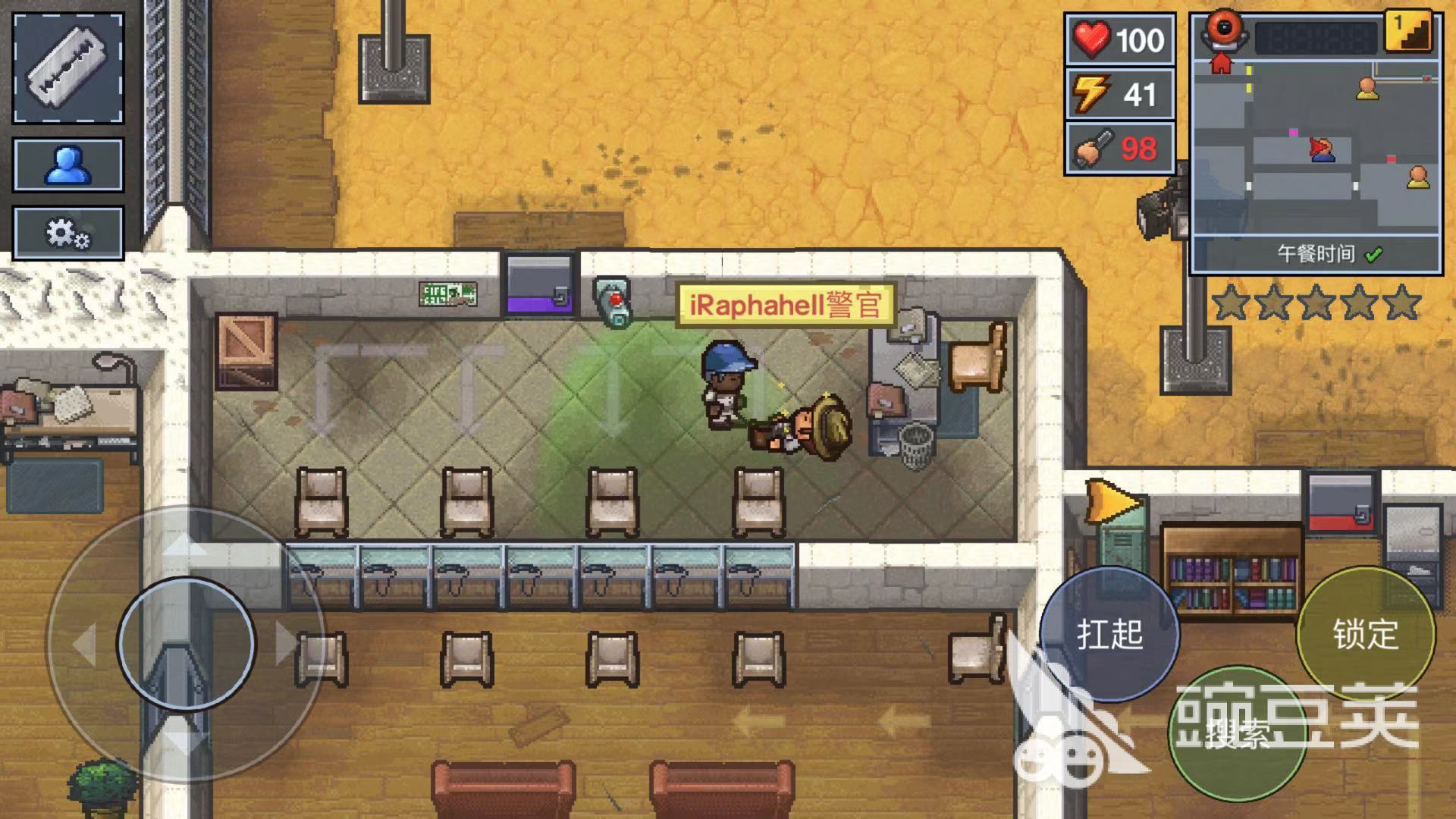Viewport: 1456px width, 819px height.
Task: Tap the green 搜索 search button
Action: coord(1238,733)
